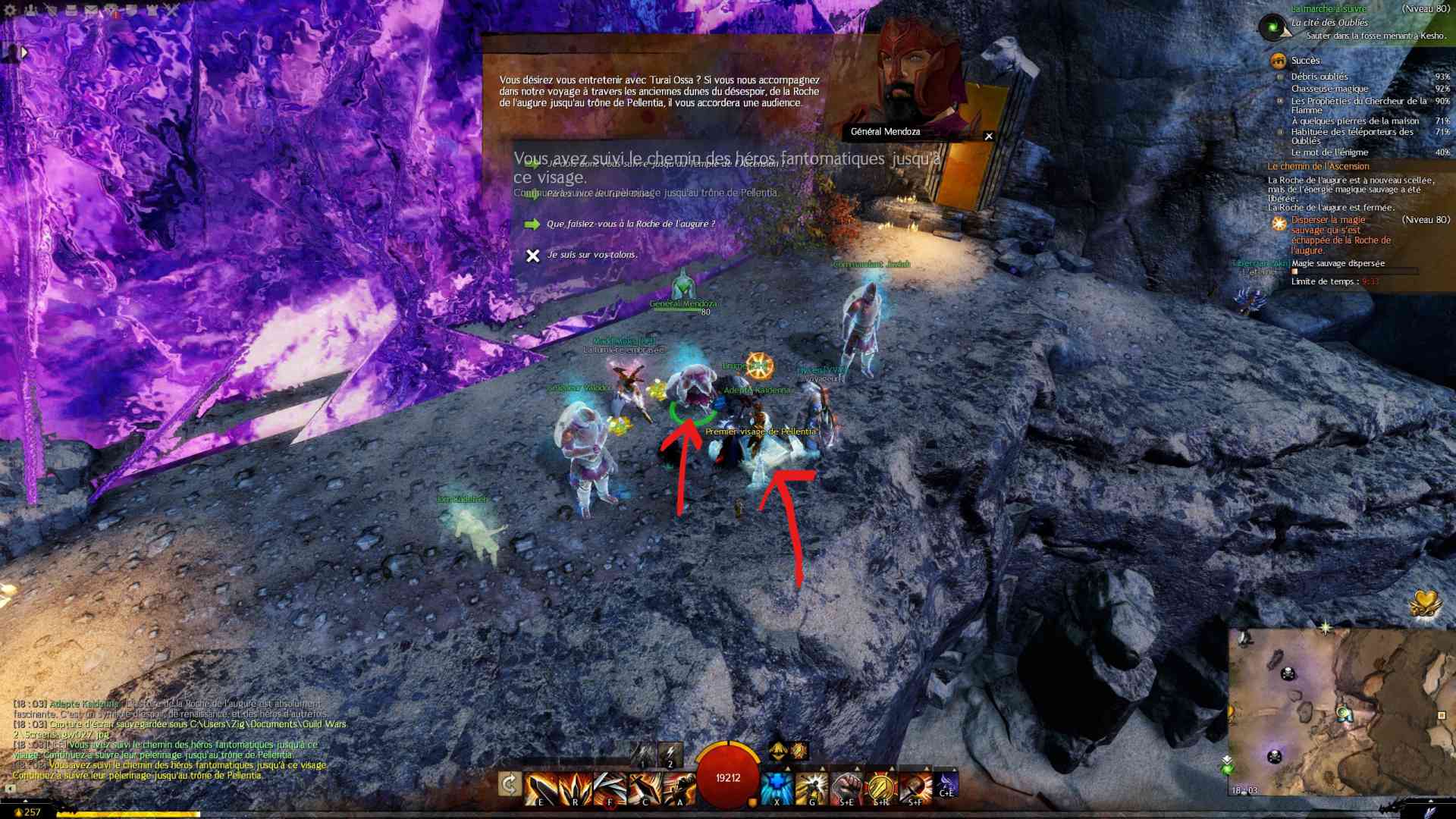Screen dimensions: 1456x819
Task: Open the Succès achievements chest icon
Action: coord(1279,61)
